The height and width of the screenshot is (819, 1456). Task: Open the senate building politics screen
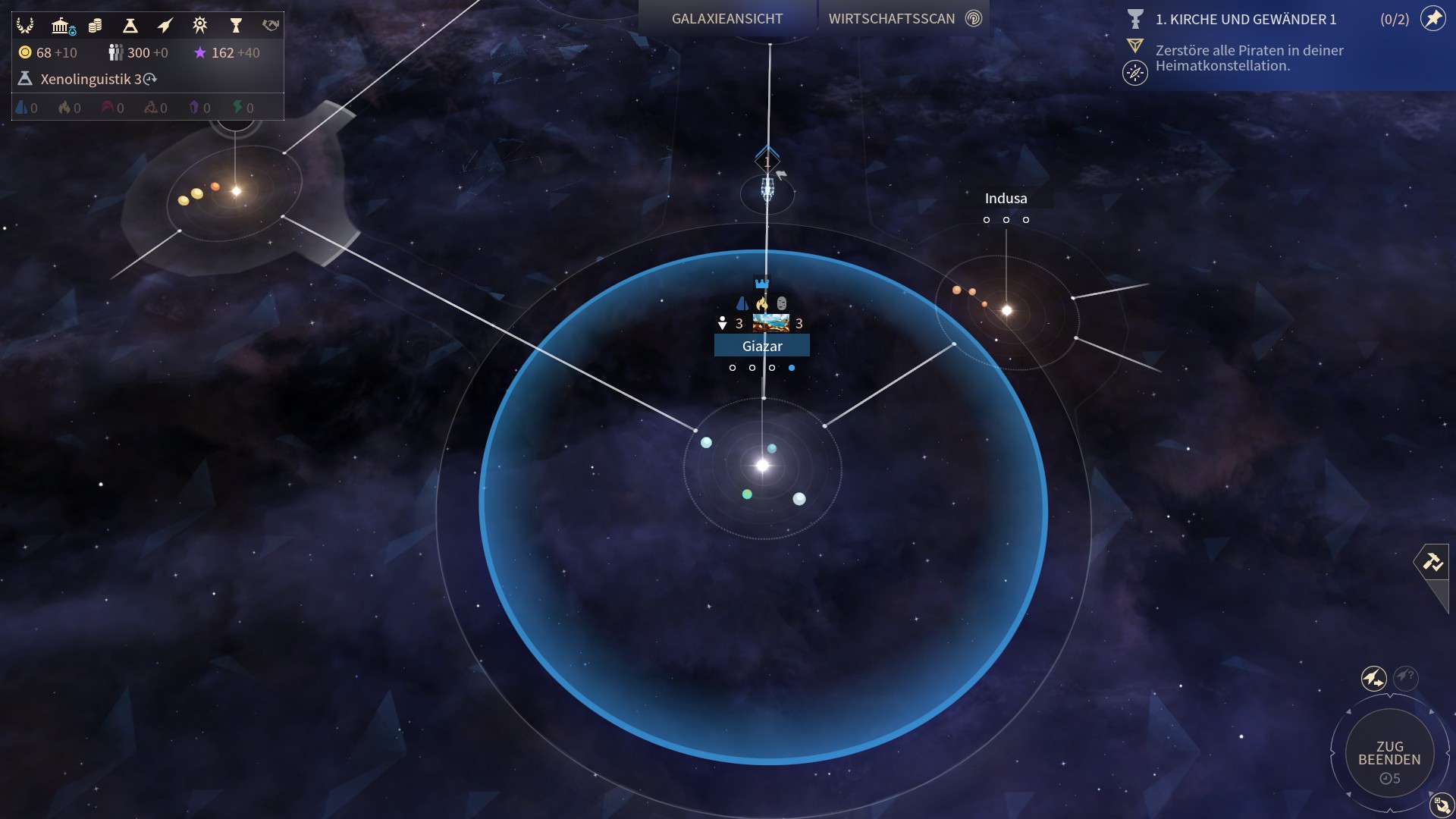61,26
